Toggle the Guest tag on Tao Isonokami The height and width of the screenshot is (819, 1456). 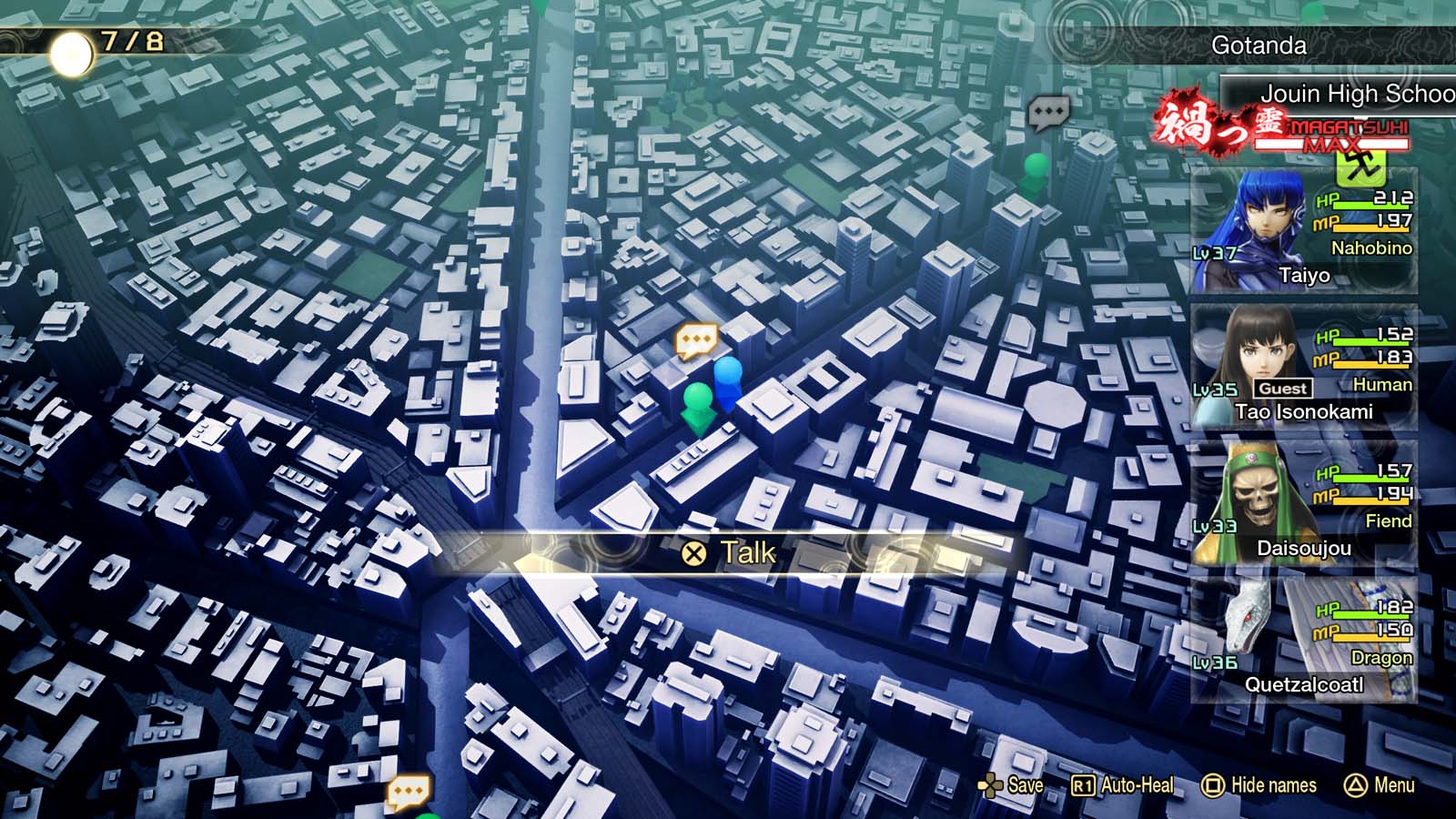tap(1284, 388)
